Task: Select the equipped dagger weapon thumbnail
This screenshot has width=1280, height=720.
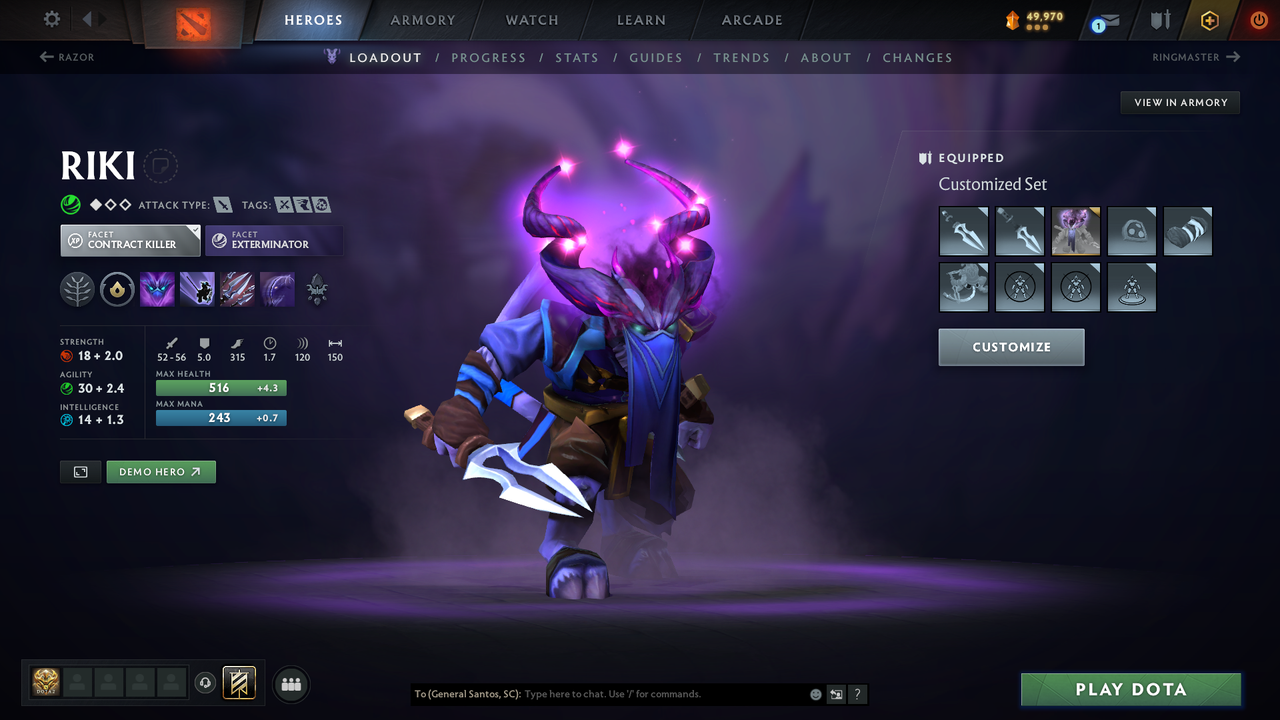Action: (x=963, y=231)
